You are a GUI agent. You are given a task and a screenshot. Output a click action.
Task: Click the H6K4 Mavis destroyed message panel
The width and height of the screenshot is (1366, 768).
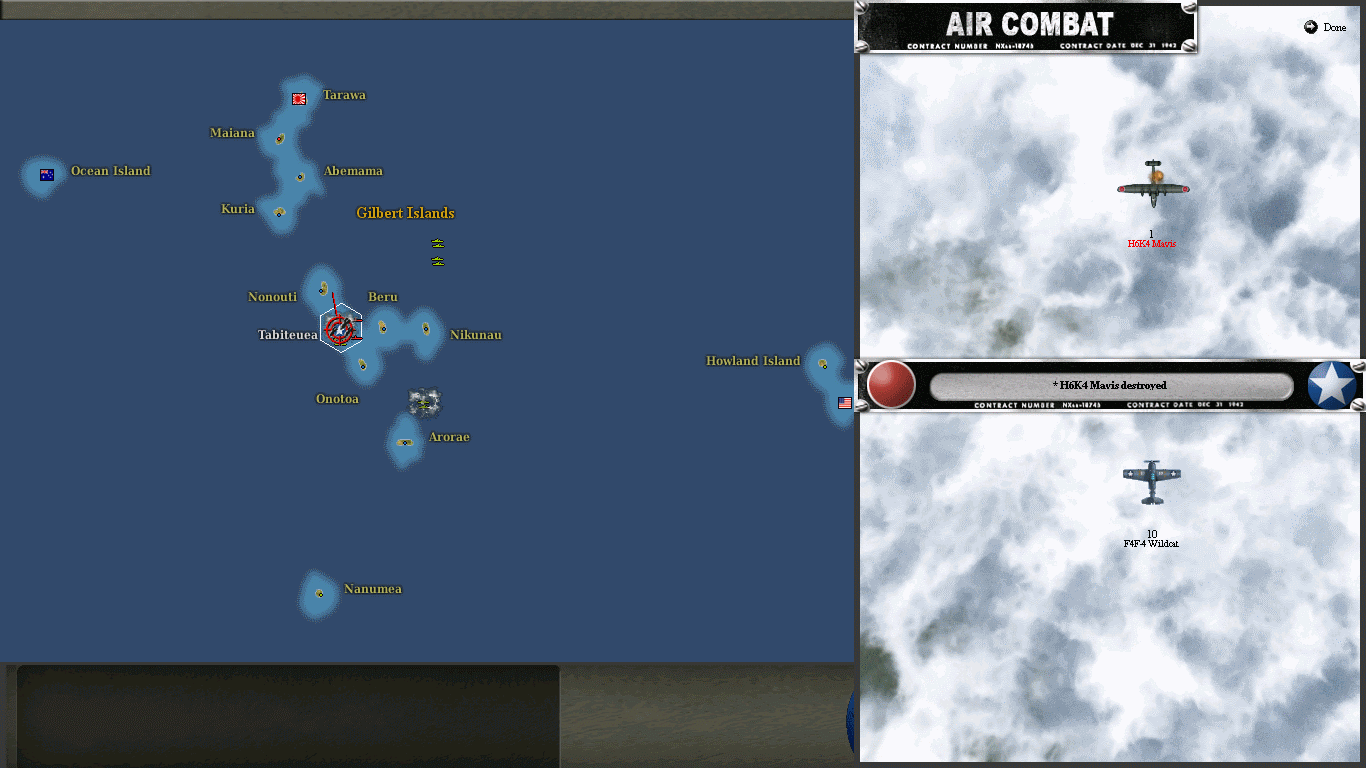tap(1111, 384)
